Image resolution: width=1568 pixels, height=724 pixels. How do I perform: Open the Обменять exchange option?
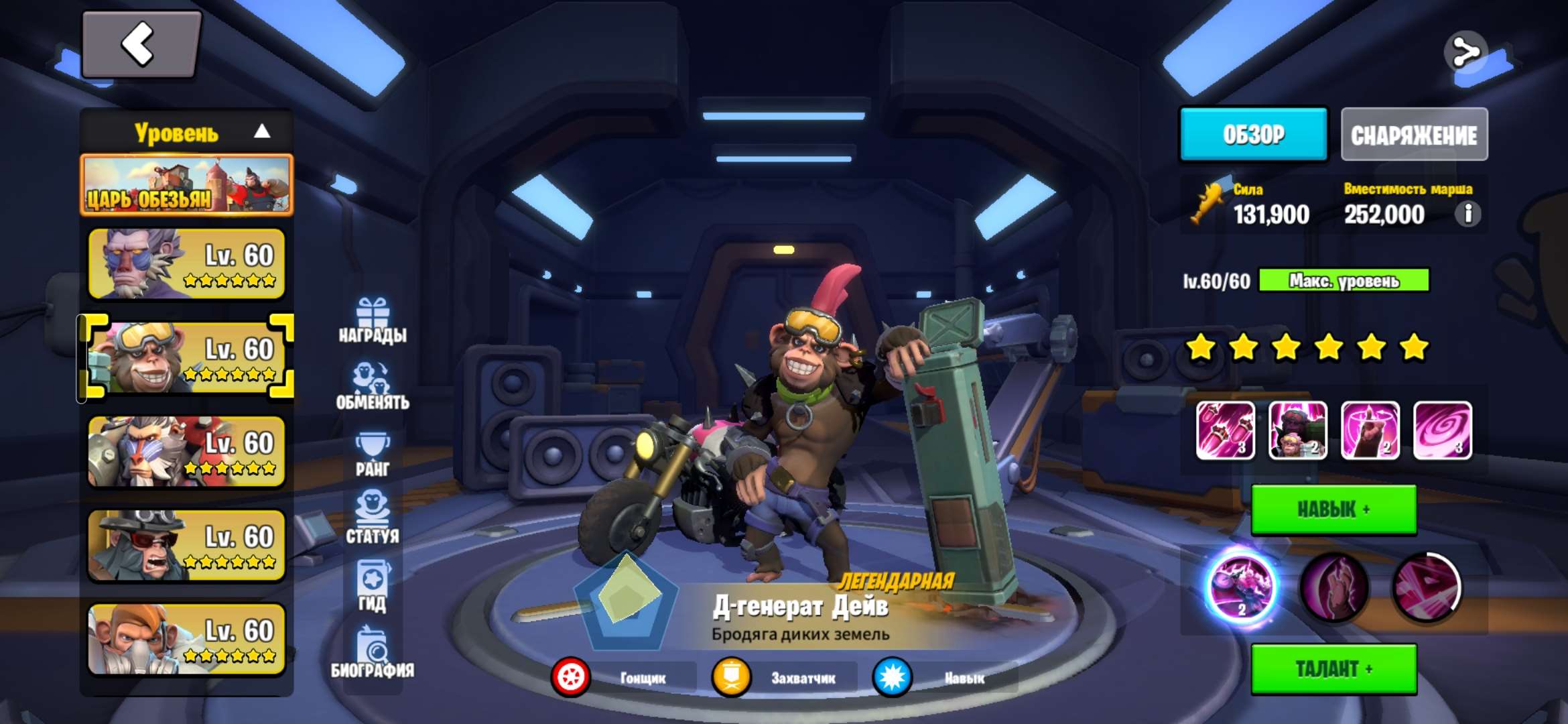click(373, 386)
